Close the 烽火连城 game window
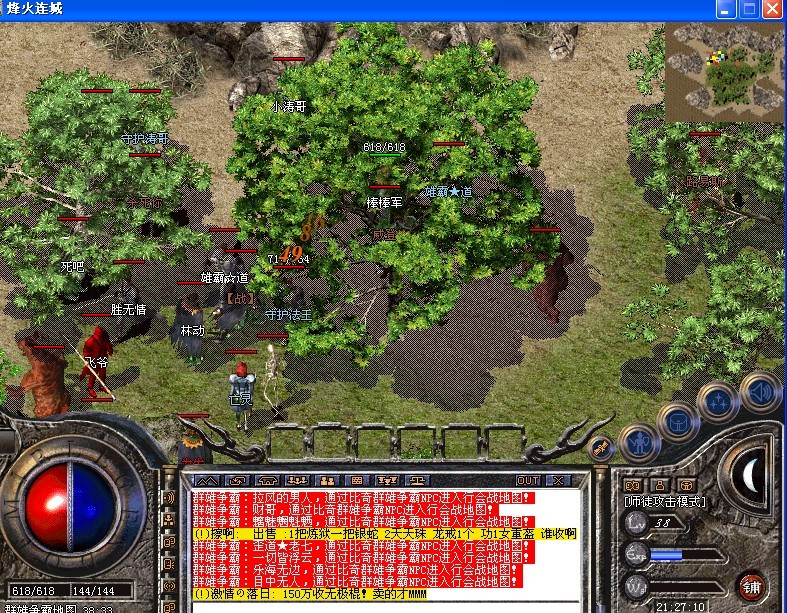 [773, 9]
